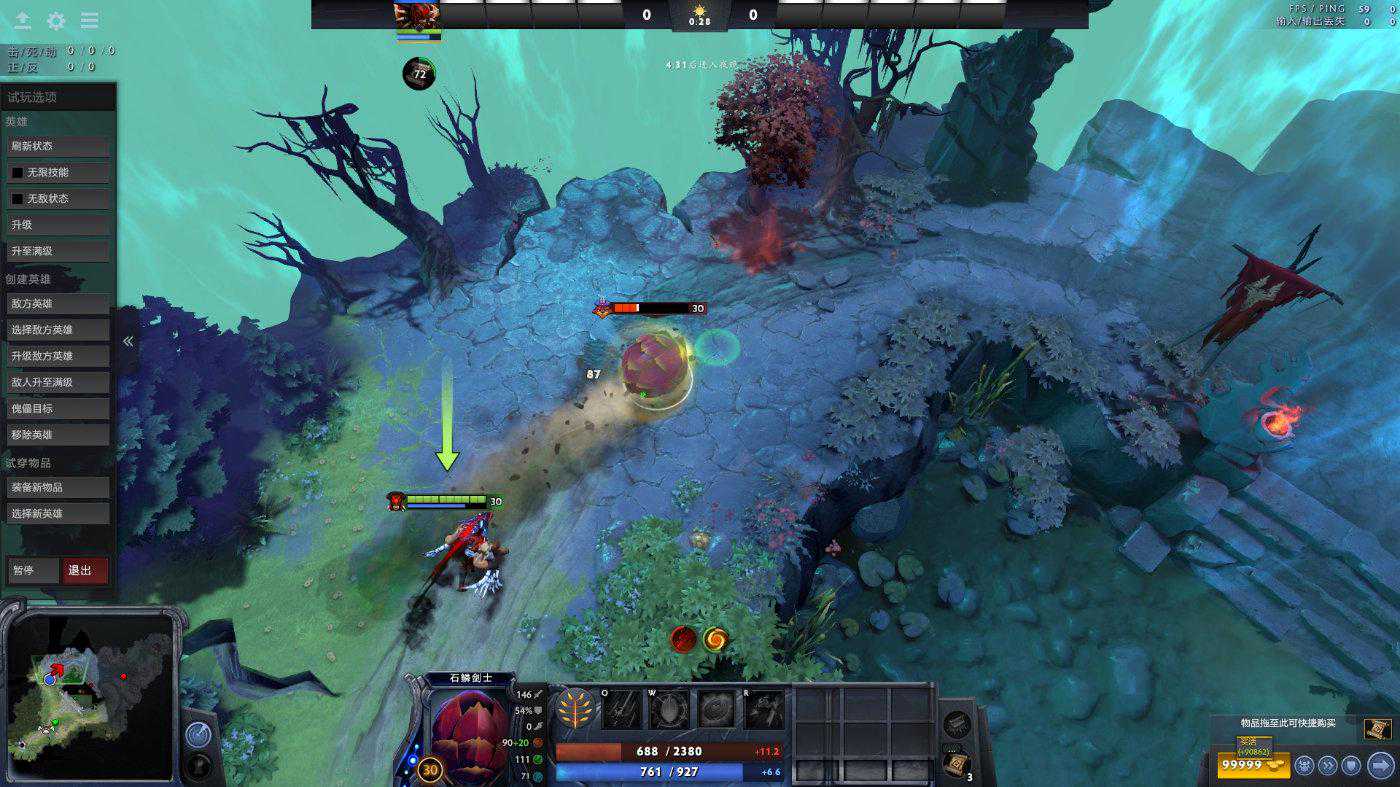This screenshot has width=1400, height=787.
Task: Click the 升级 level up button
Action: pyautogui.click(x=59, y=225)
